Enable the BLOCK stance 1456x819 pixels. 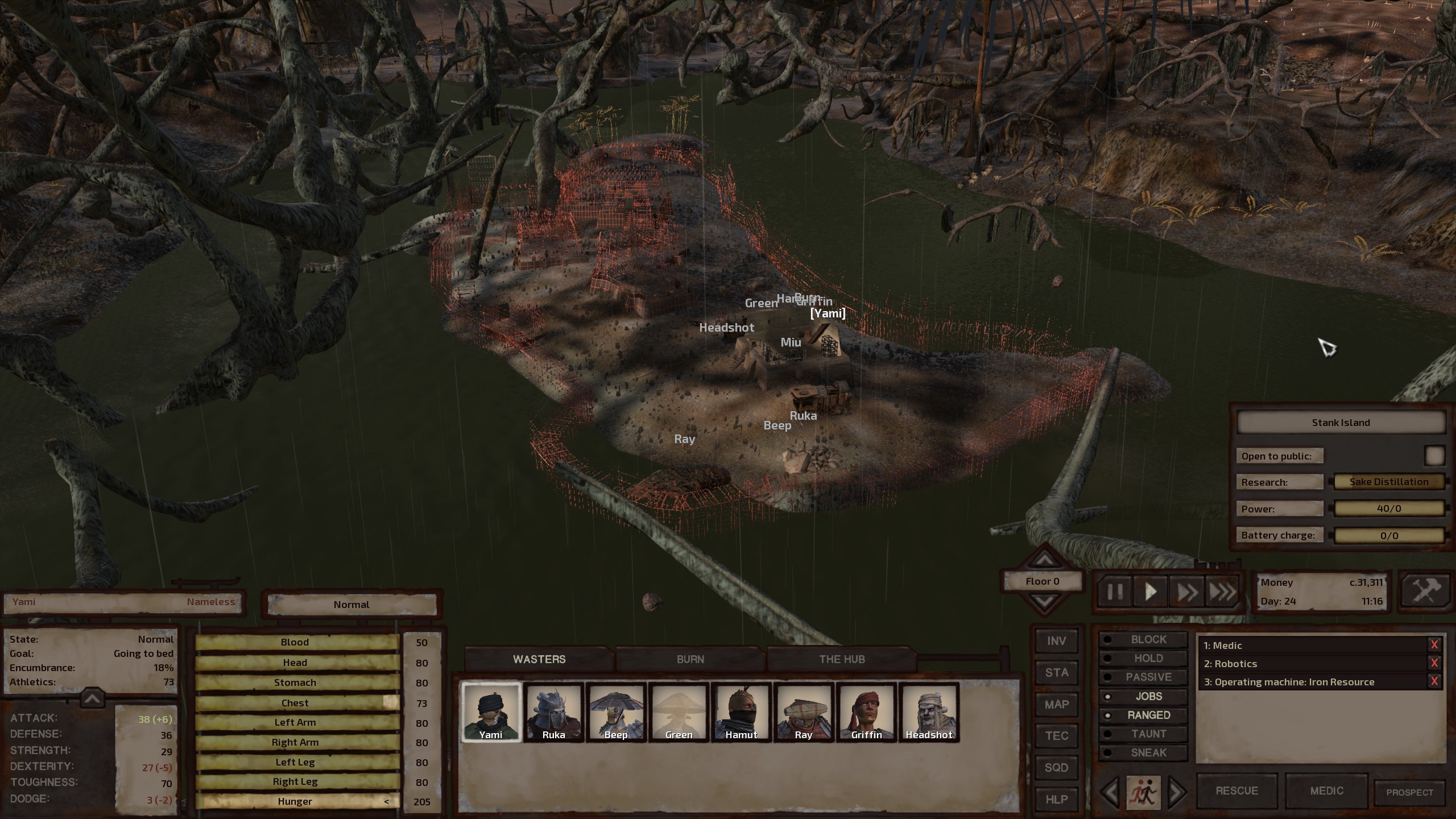point(1148,639)
